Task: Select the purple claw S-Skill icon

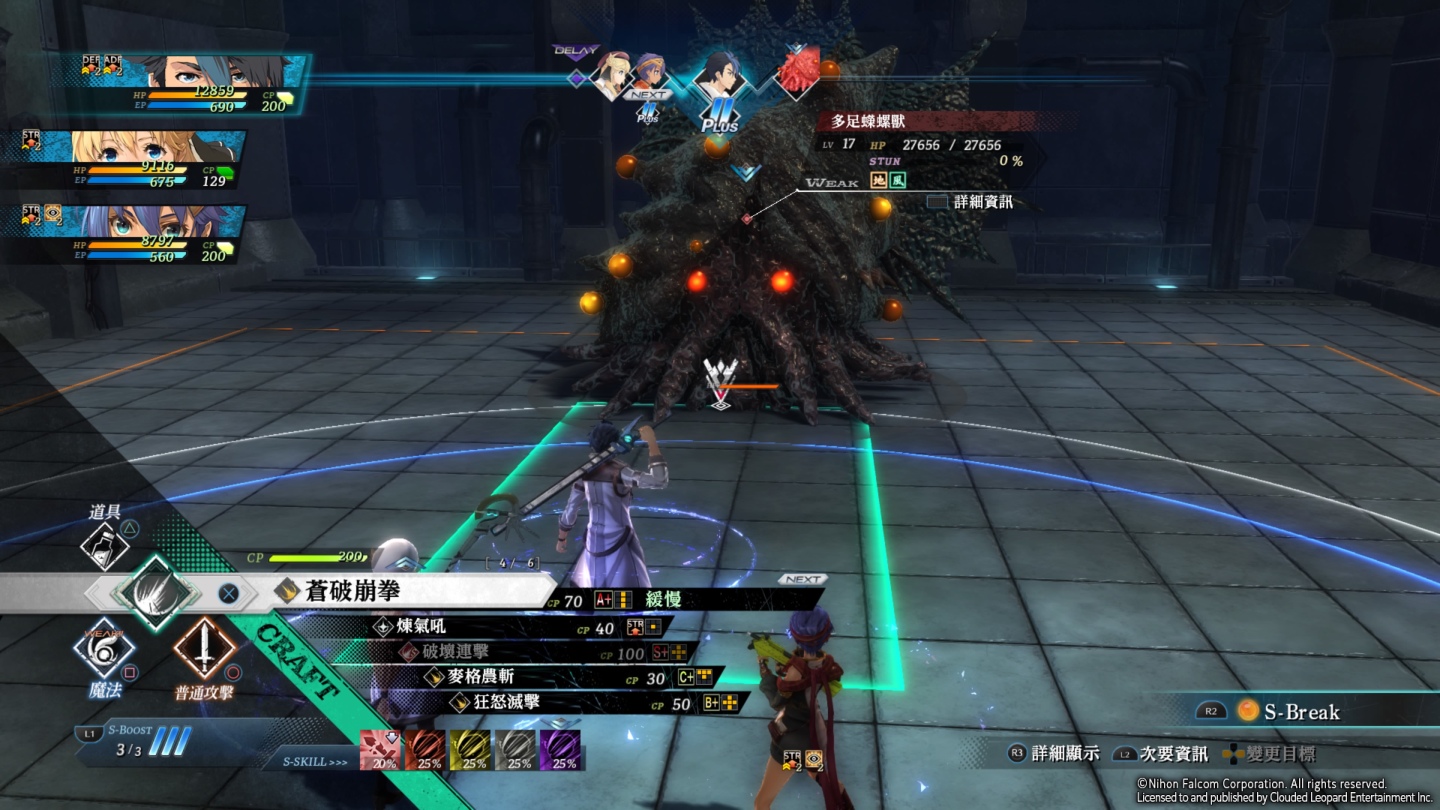Action: [x=560, y=750]
